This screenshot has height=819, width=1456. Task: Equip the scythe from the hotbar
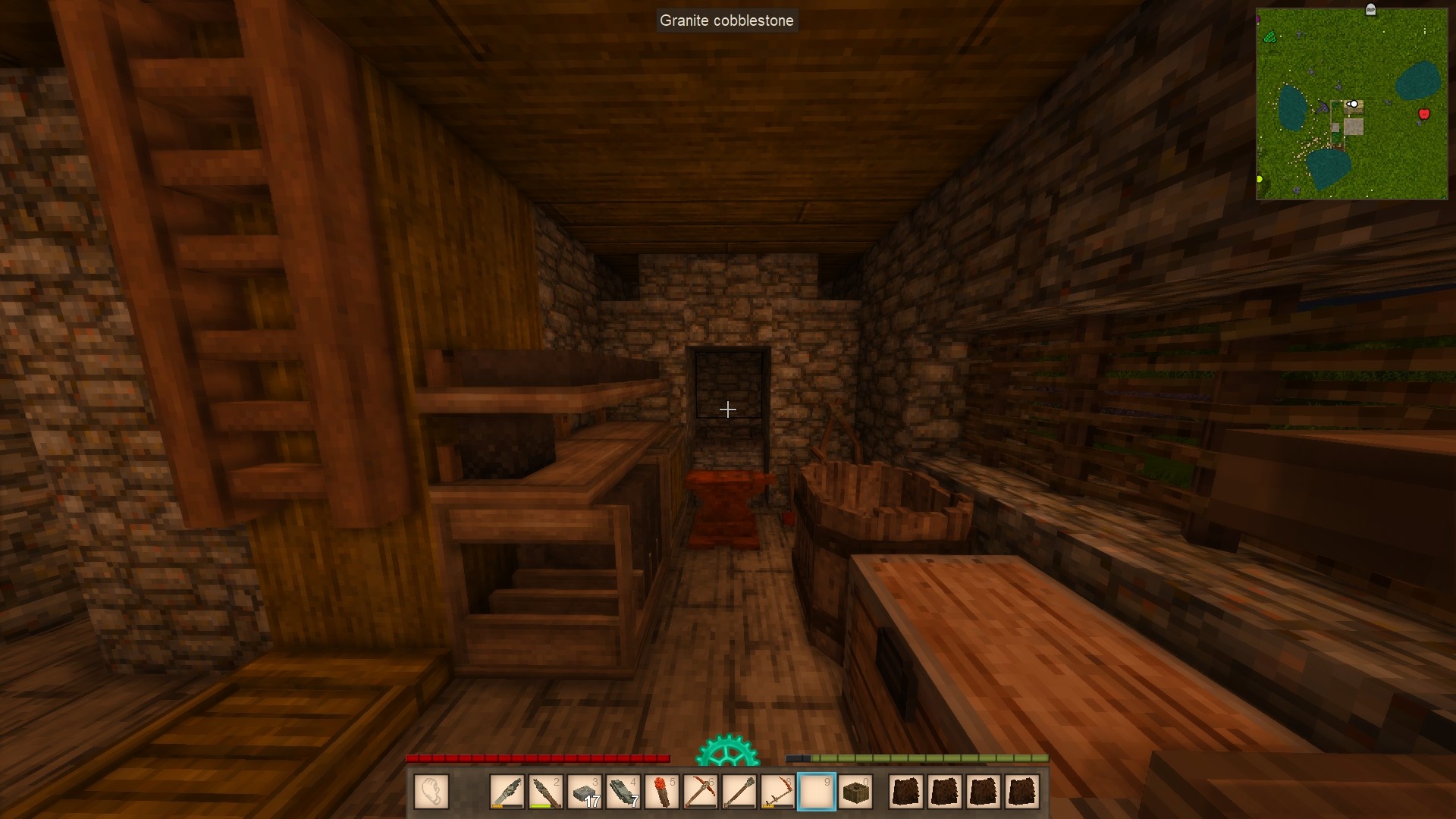pos(778,792)
